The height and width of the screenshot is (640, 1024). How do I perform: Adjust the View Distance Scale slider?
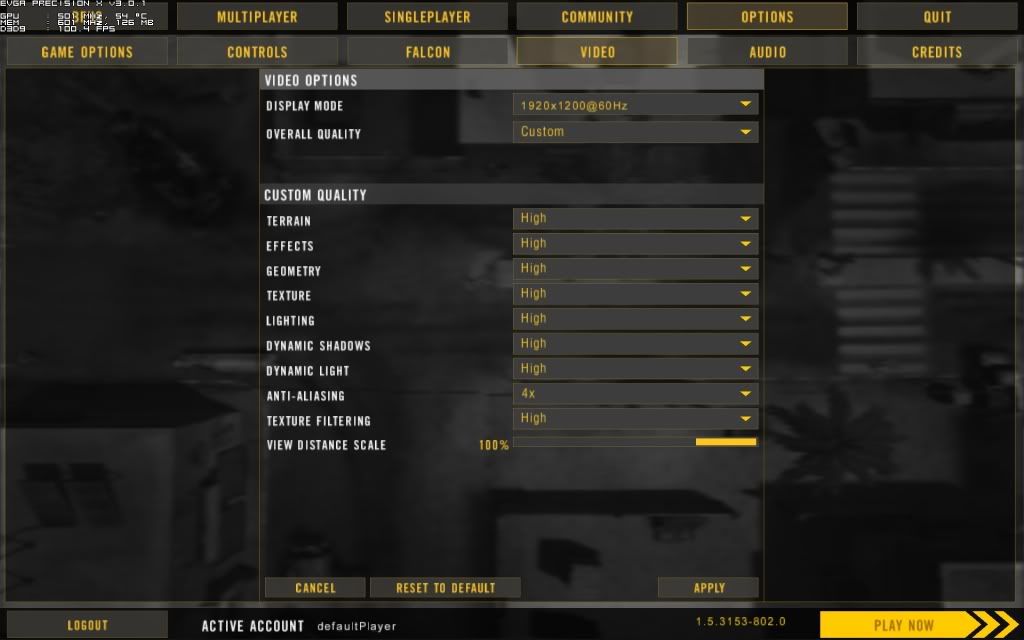click(x=635, y=442)
